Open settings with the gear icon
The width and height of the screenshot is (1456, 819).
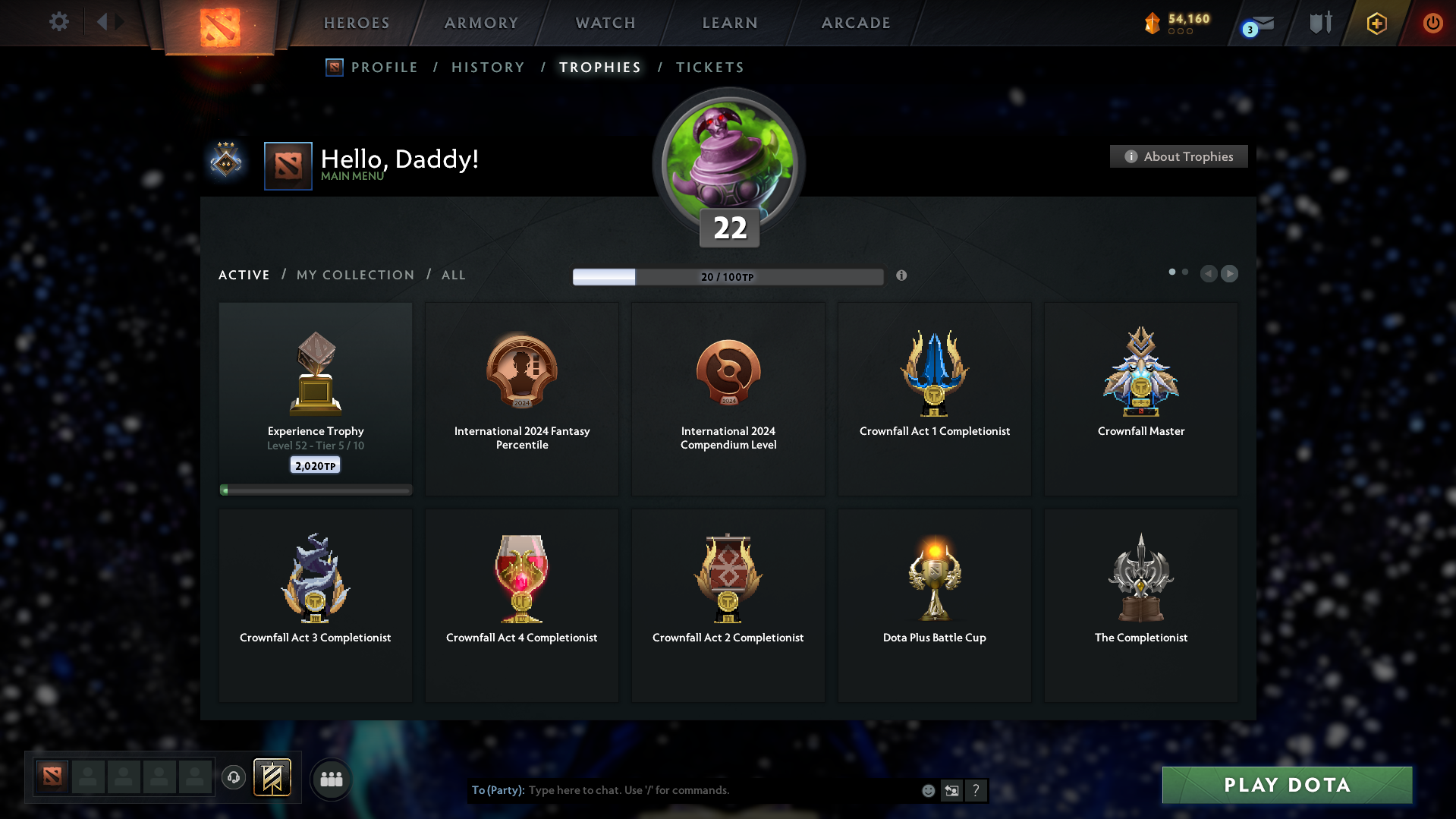(58, 22)
